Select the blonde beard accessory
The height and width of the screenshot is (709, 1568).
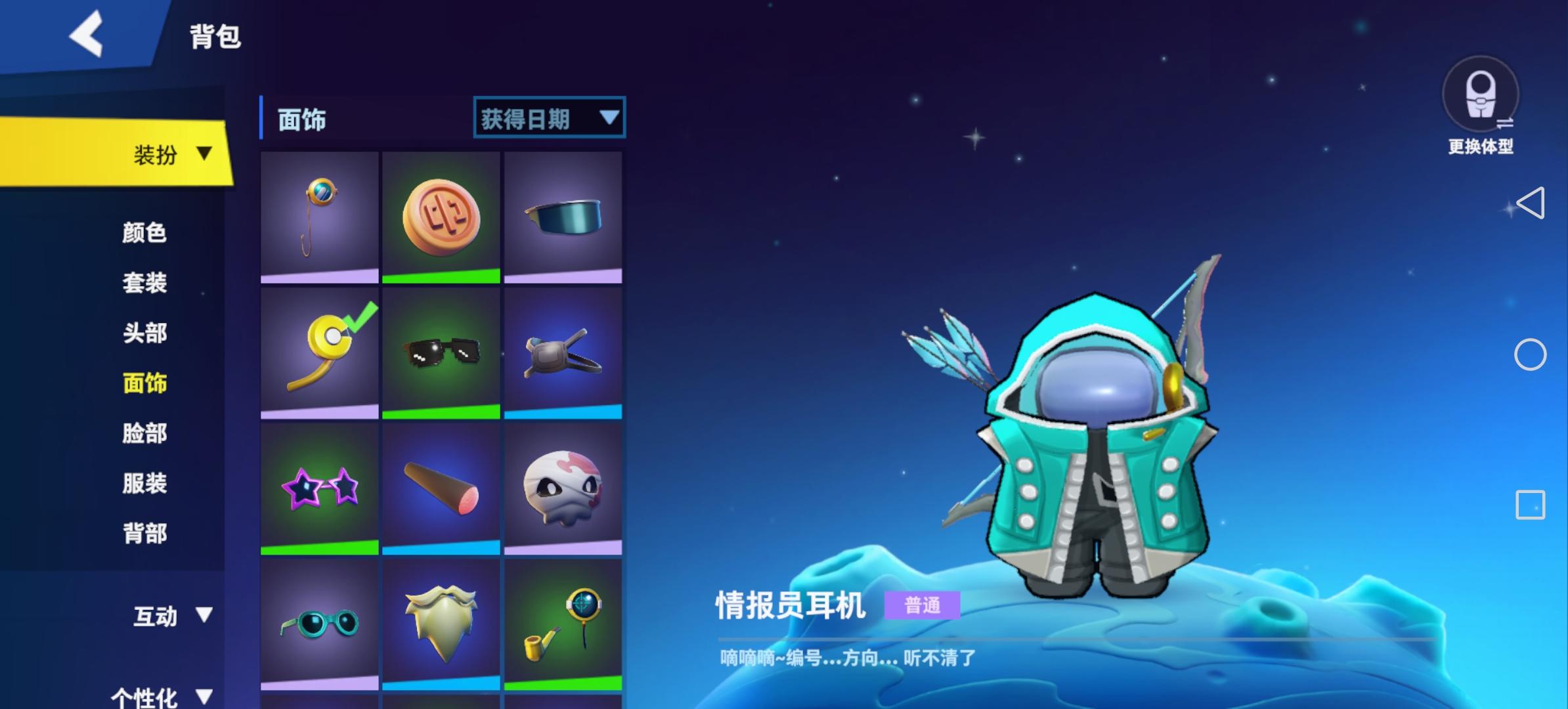[441, 624]
